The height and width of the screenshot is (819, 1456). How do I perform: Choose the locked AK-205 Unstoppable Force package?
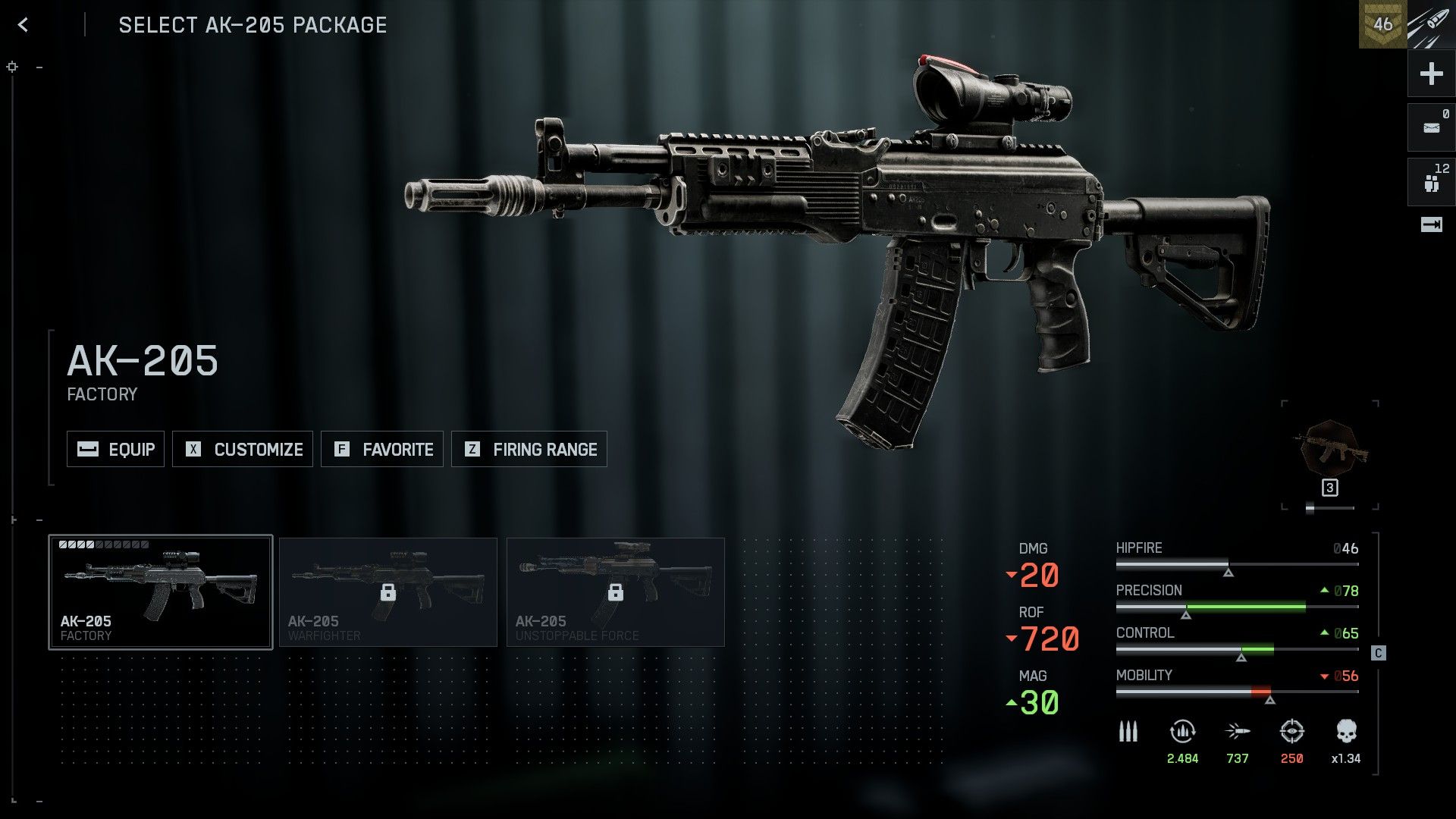(x=616, y=592)
